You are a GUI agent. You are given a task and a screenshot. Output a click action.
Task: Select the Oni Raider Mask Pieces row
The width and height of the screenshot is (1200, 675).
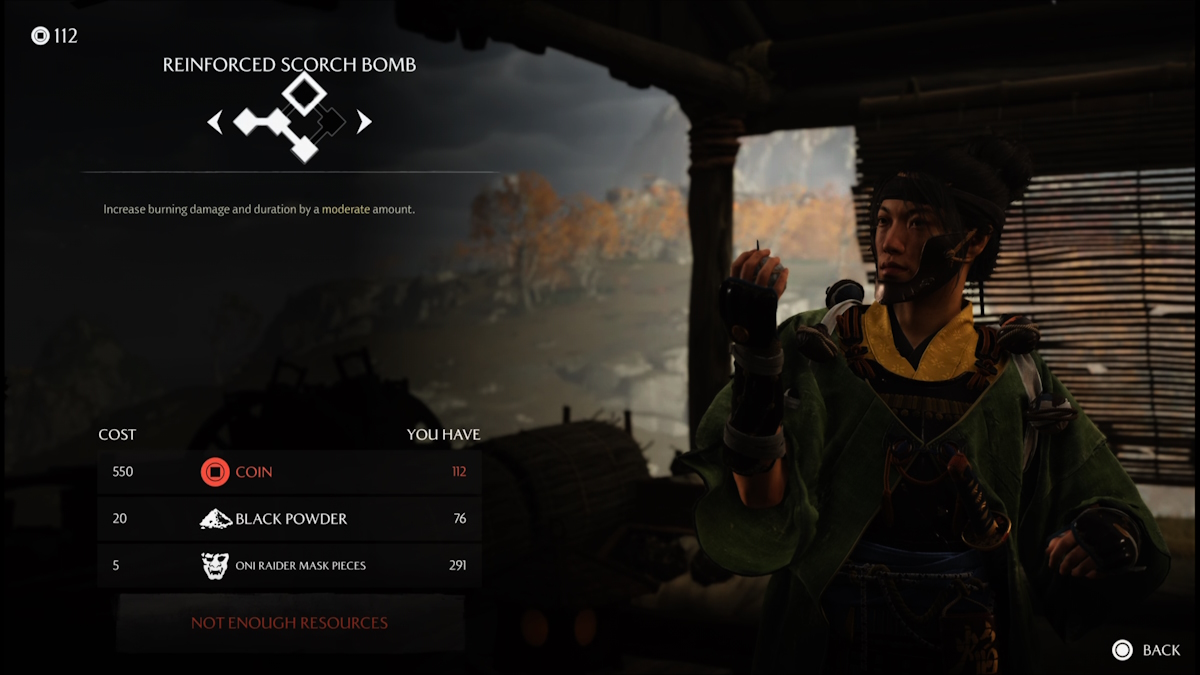[289, 566]
